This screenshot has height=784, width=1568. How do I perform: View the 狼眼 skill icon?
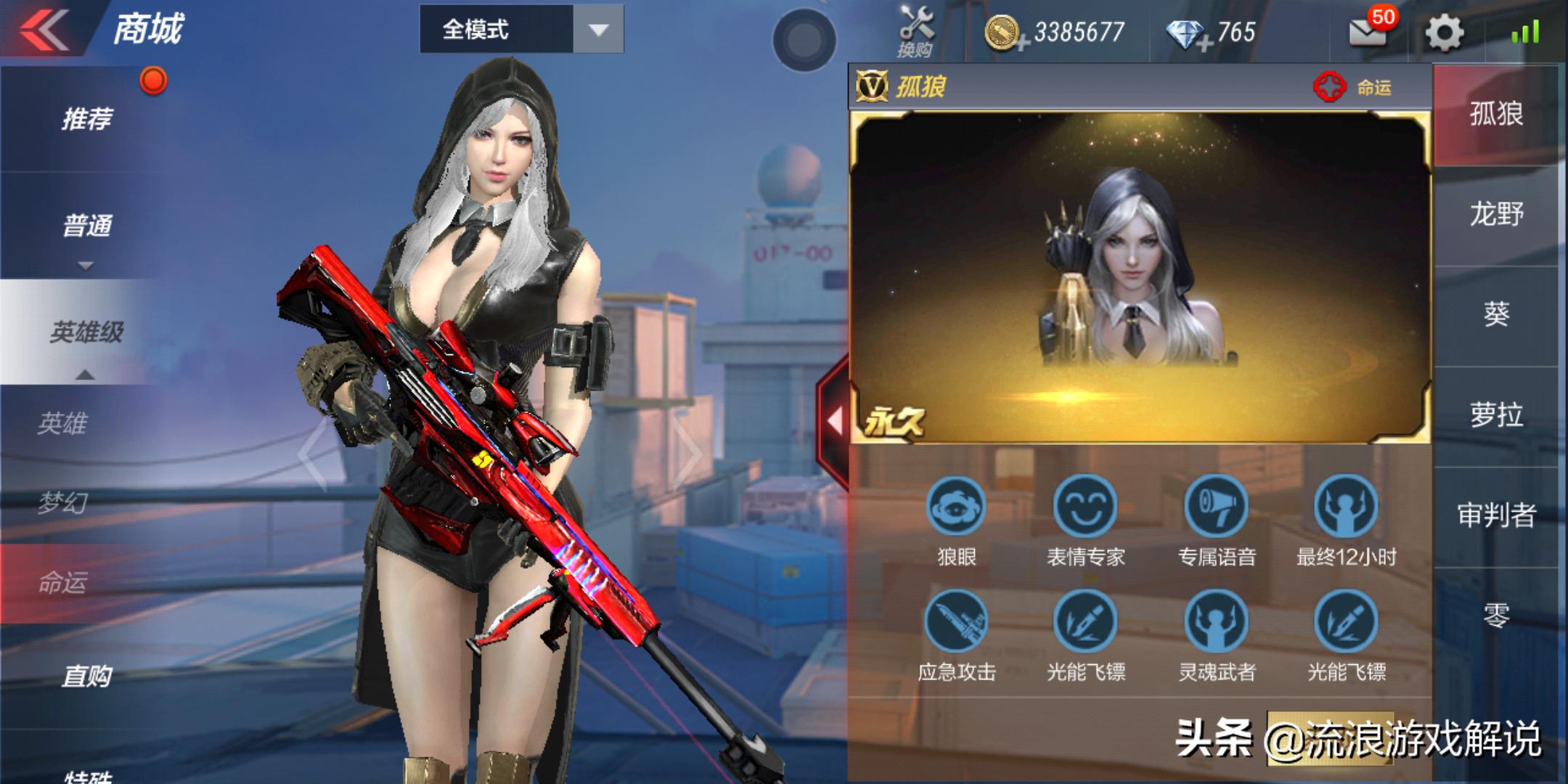tap(956, 507)
